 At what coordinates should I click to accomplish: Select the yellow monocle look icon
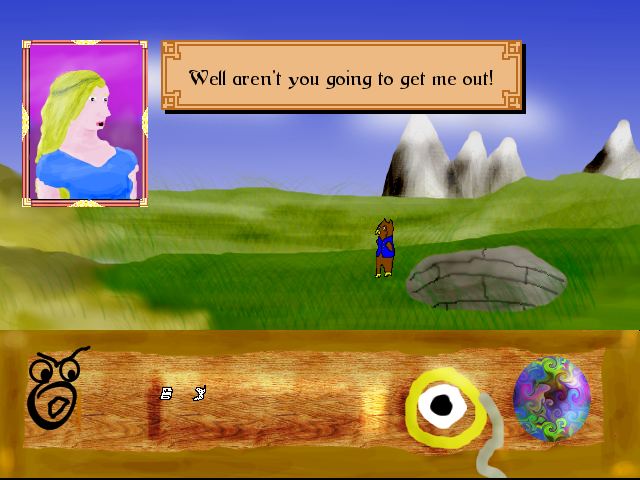(441, 406)
